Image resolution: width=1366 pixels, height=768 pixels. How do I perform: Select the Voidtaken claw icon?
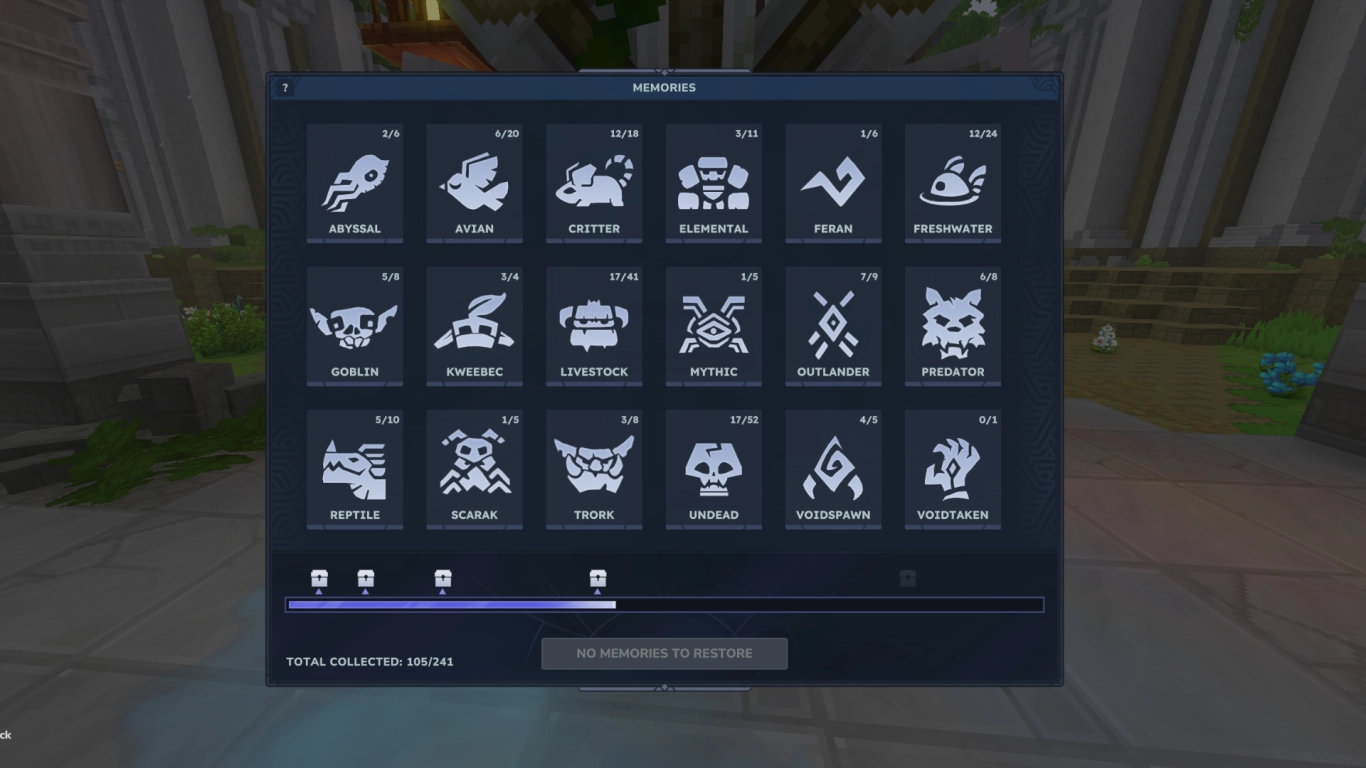(x=952, y=469)
